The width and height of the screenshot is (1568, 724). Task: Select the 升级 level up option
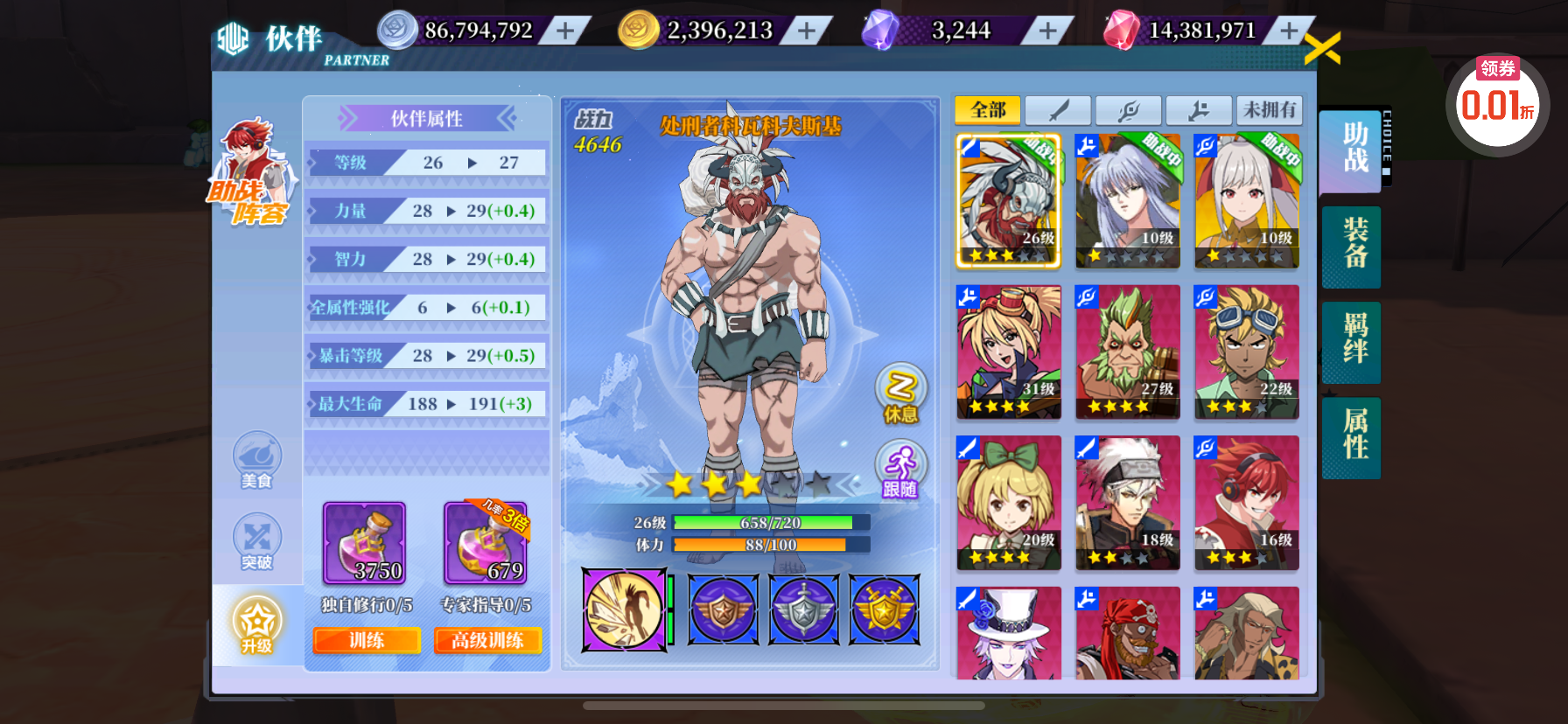pos(256,625)
